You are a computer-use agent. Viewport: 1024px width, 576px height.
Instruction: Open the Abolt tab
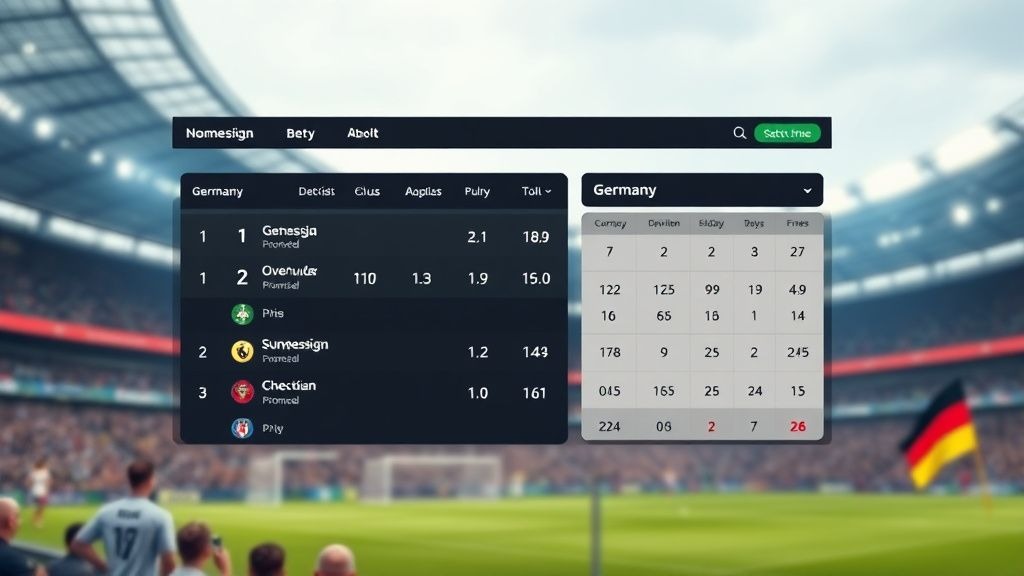coord(363,133)
